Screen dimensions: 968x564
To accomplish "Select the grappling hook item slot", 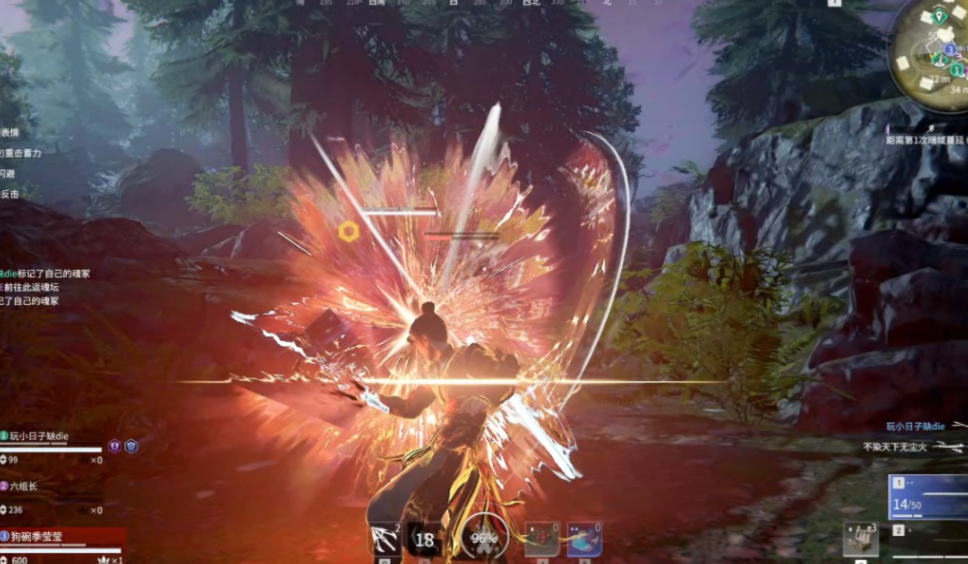I will point(384,539).
